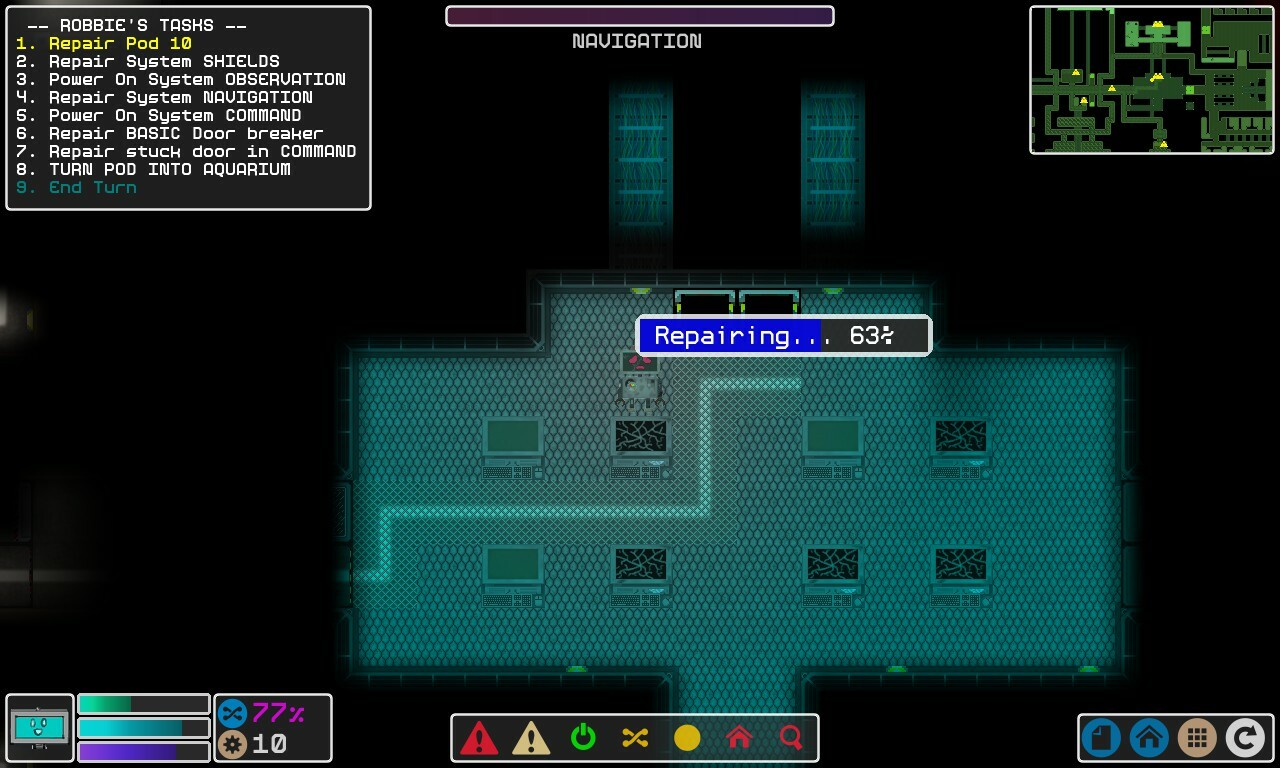Click the tan grid icon near the restart button
Image resolution: width=1280 pixels, height=768 pixels.
click(x=1197, y=738)
